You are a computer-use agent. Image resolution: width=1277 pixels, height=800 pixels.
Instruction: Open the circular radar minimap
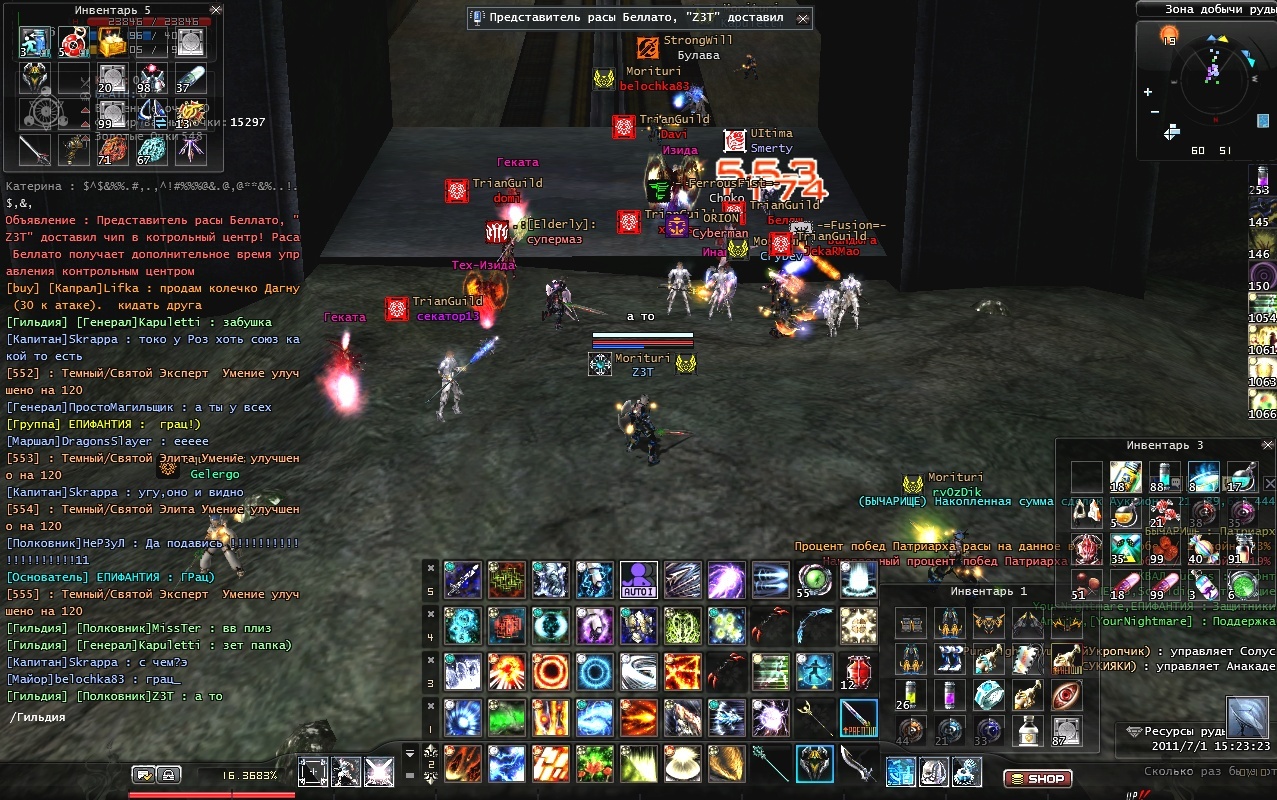tap(1213, 78)
